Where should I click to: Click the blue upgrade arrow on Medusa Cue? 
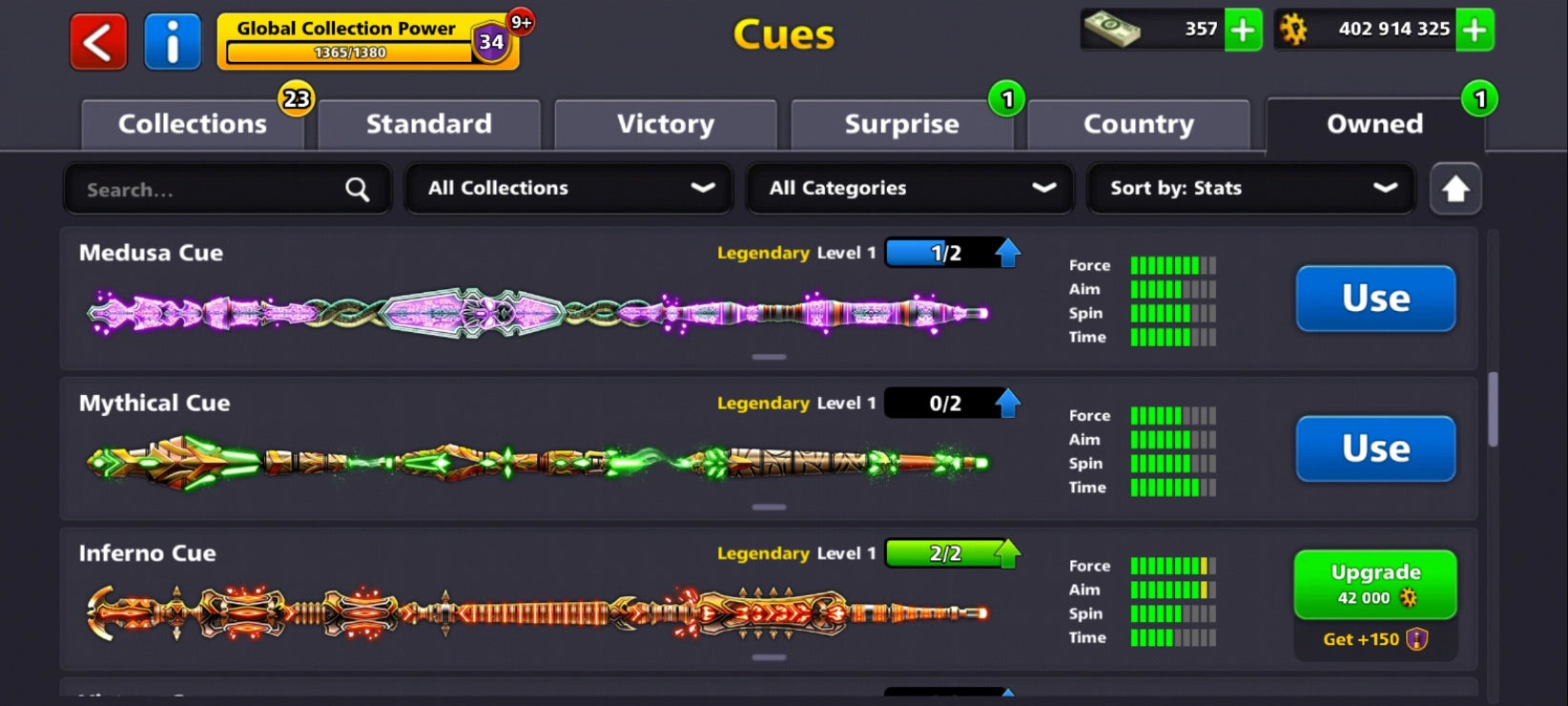tap(1008, 252)
